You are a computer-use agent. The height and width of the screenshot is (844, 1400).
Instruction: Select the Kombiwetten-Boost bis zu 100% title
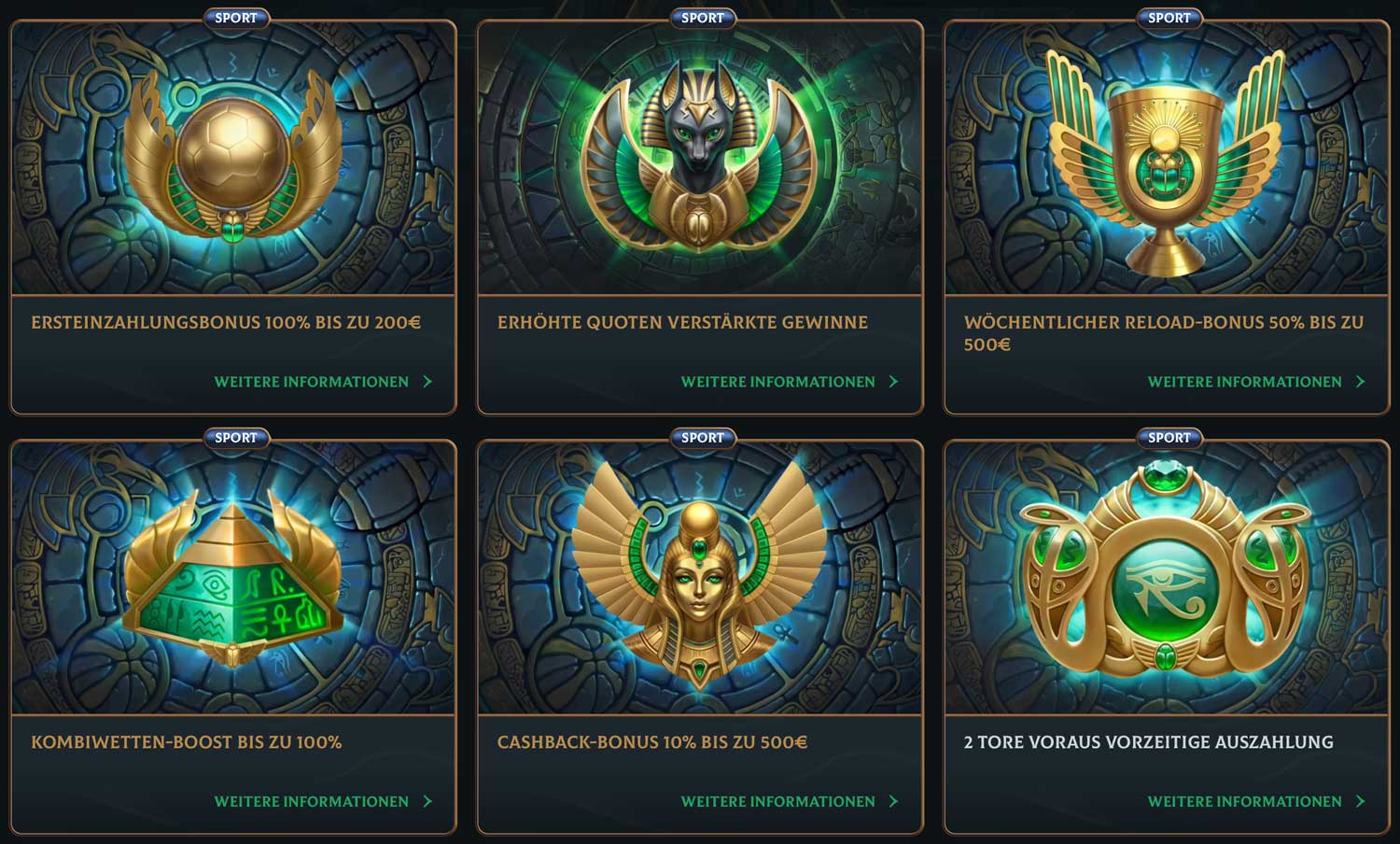click(187, 743)
